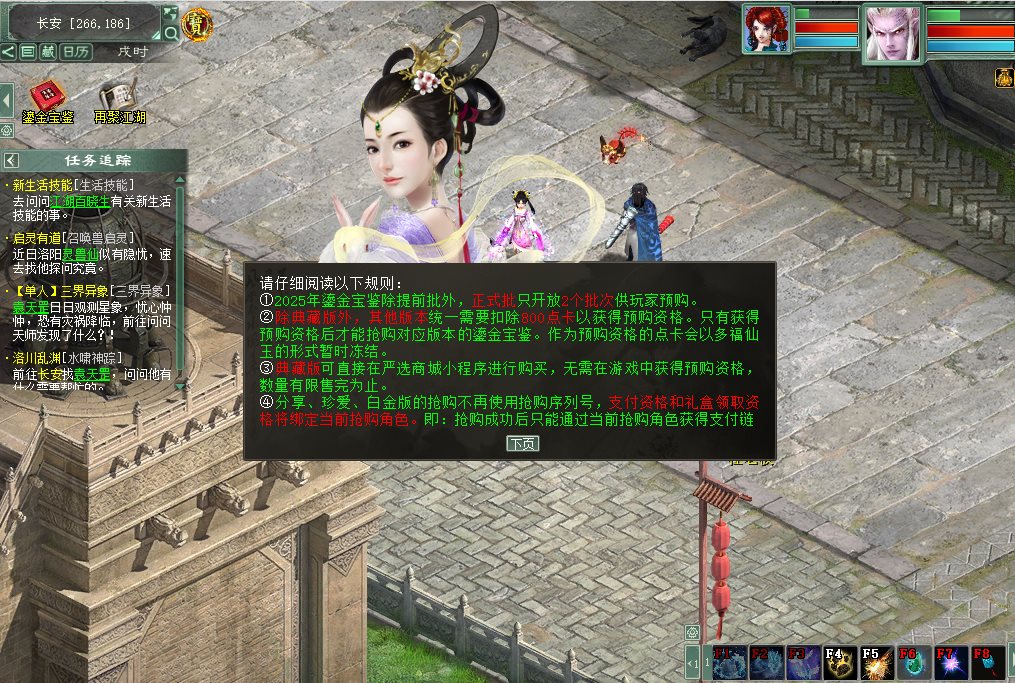Click the magnifier search button by the map
Screen dimensions: 1015x683
171,33
